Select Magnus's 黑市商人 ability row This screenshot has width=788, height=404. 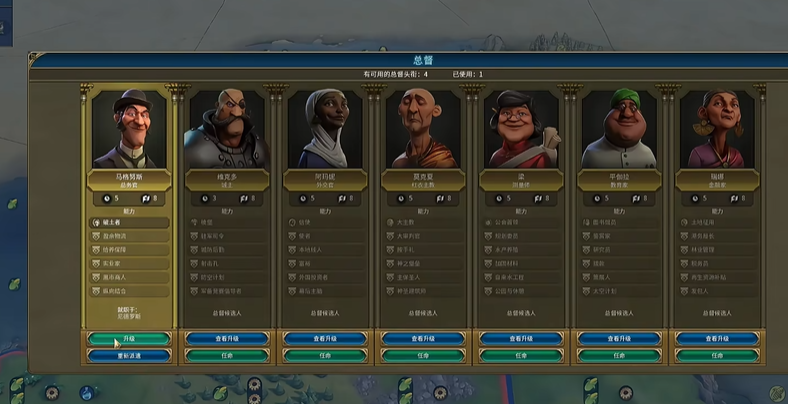click(x=129, y=277)
